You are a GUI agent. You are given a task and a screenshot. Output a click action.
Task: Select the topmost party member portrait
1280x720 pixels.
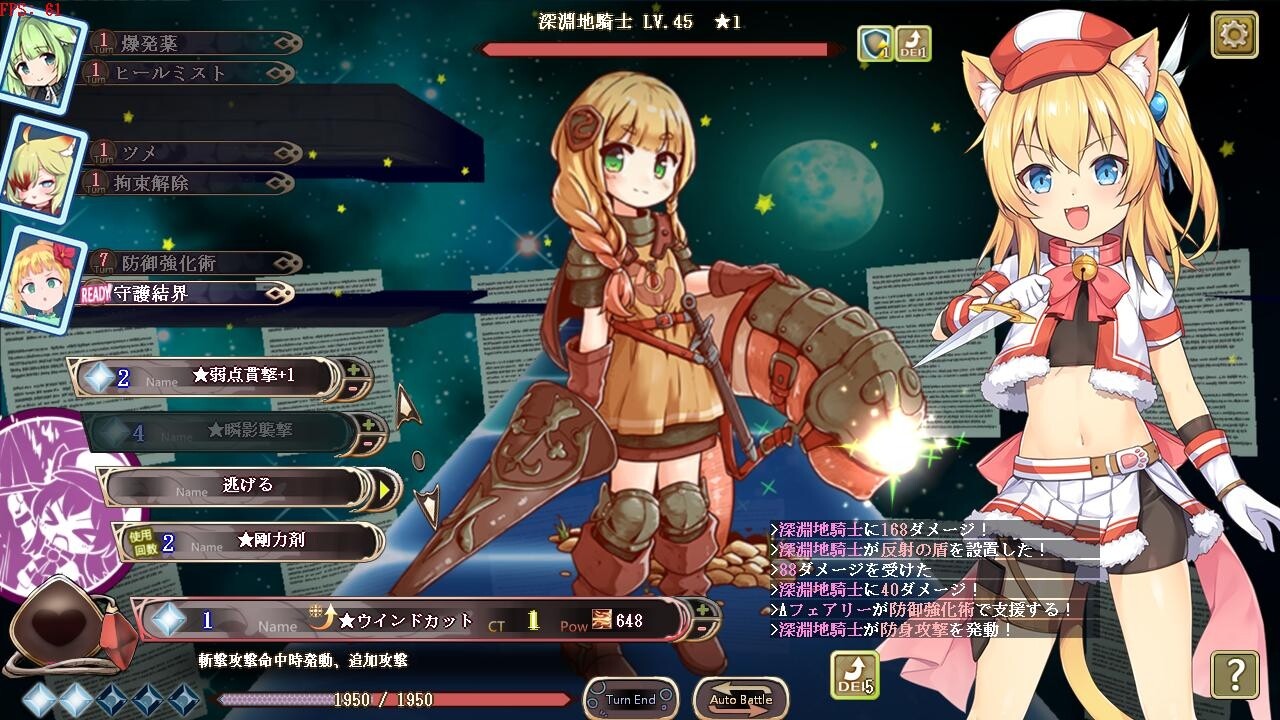(38, 55)
